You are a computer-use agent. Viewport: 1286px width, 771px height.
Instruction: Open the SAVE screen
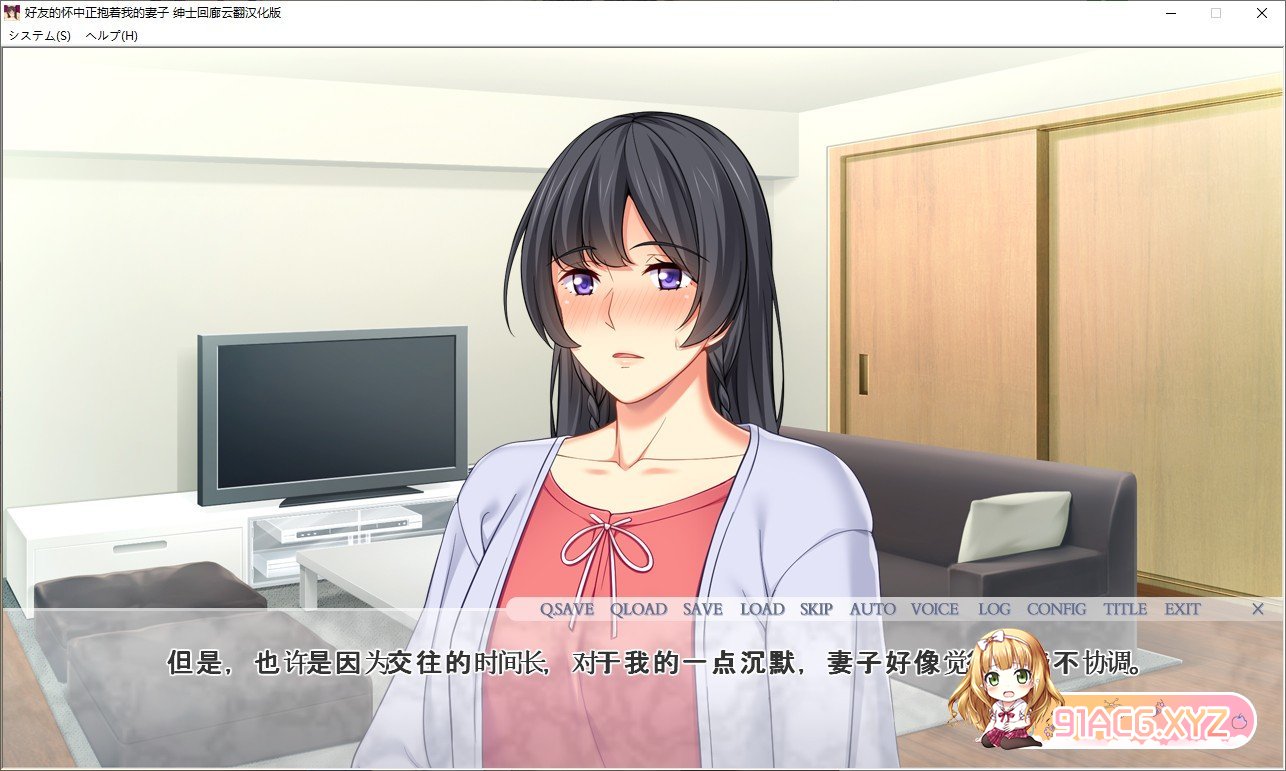701,609
